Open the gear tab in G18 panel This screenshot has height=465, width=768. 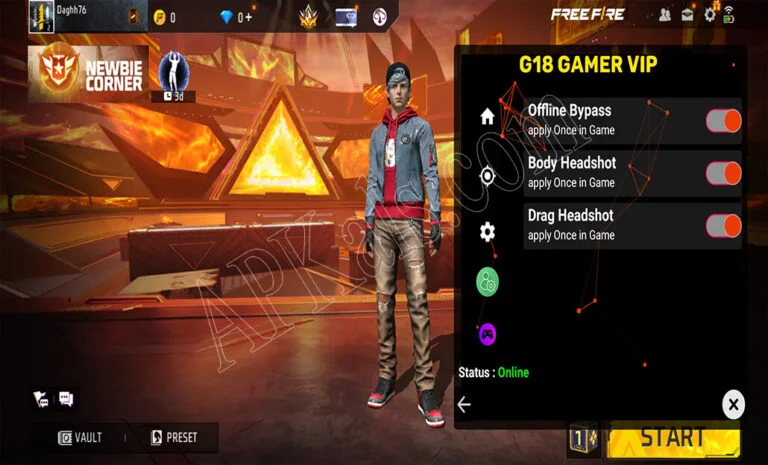click(487, 232)
